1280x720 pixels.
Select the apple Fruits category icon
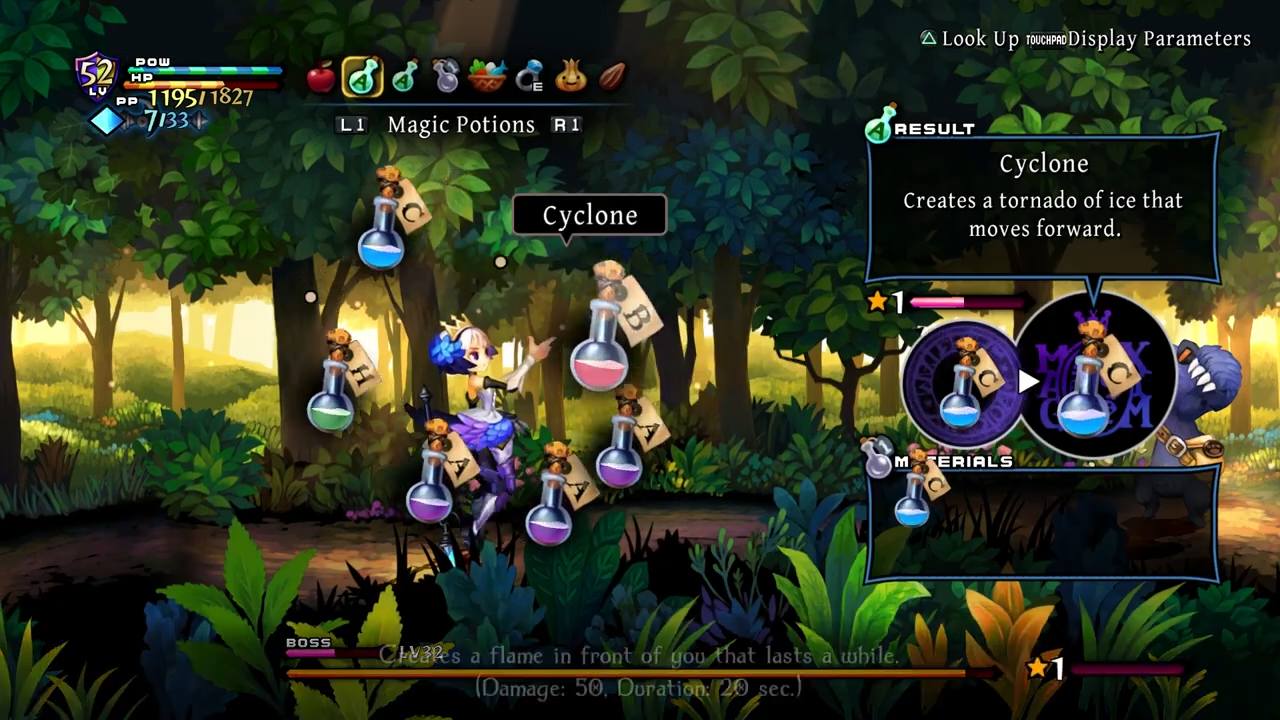[x=322, y=78]
